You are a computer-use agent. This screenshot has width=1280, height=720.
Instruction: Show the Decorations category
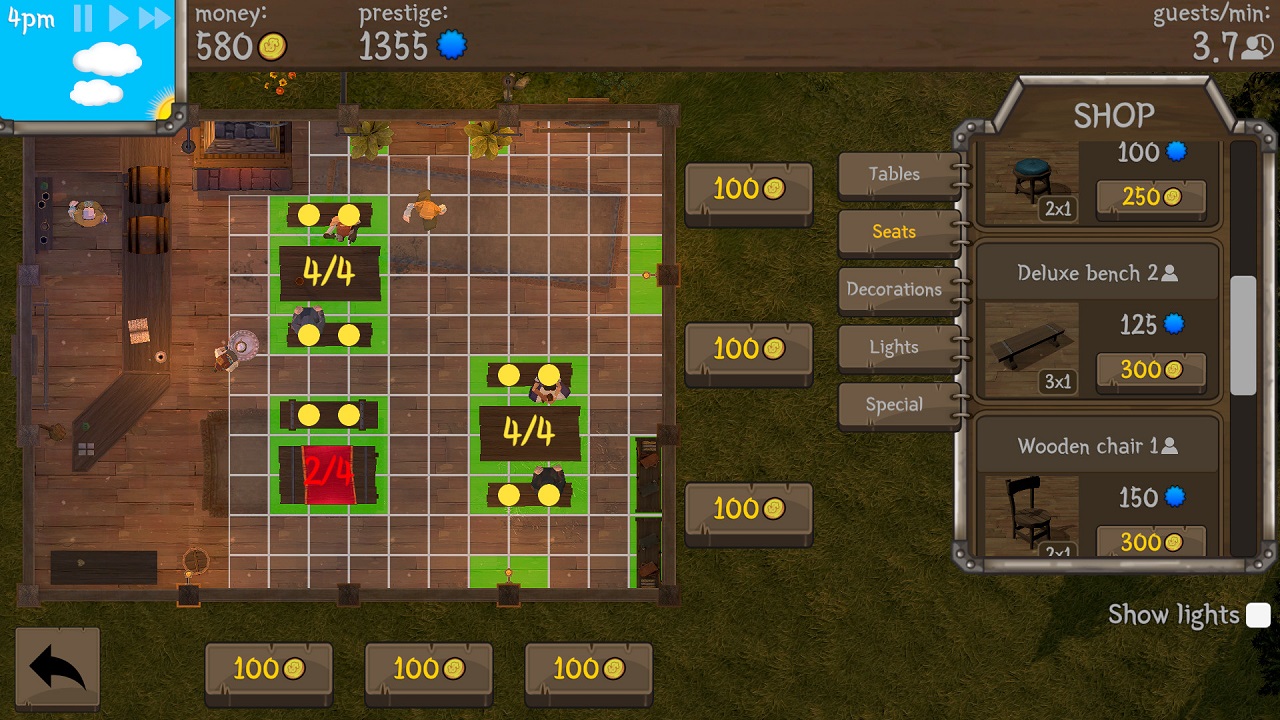[894, 290]
